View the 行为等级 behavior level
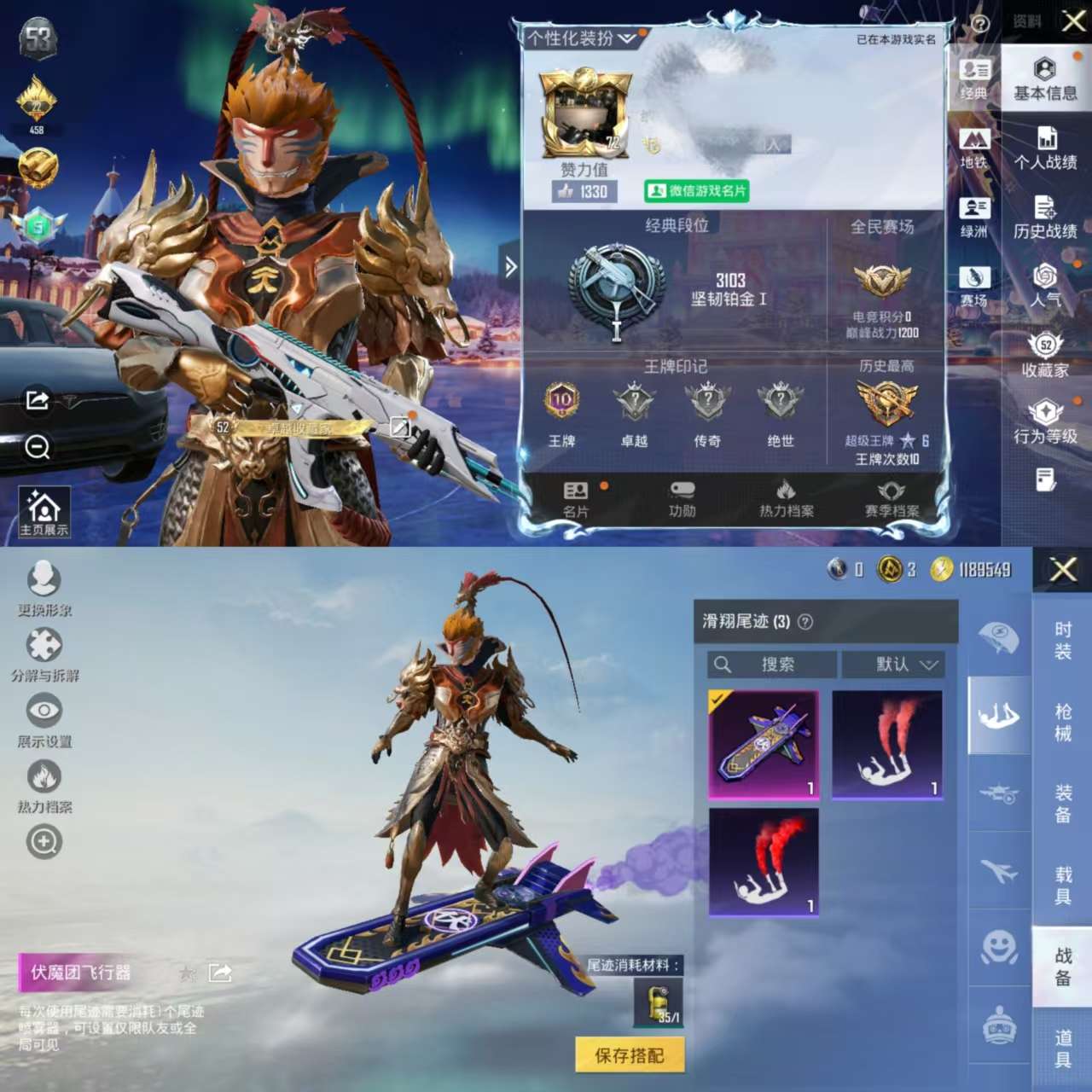This screenshot has height=1092, width=1092. point(1045,423)
